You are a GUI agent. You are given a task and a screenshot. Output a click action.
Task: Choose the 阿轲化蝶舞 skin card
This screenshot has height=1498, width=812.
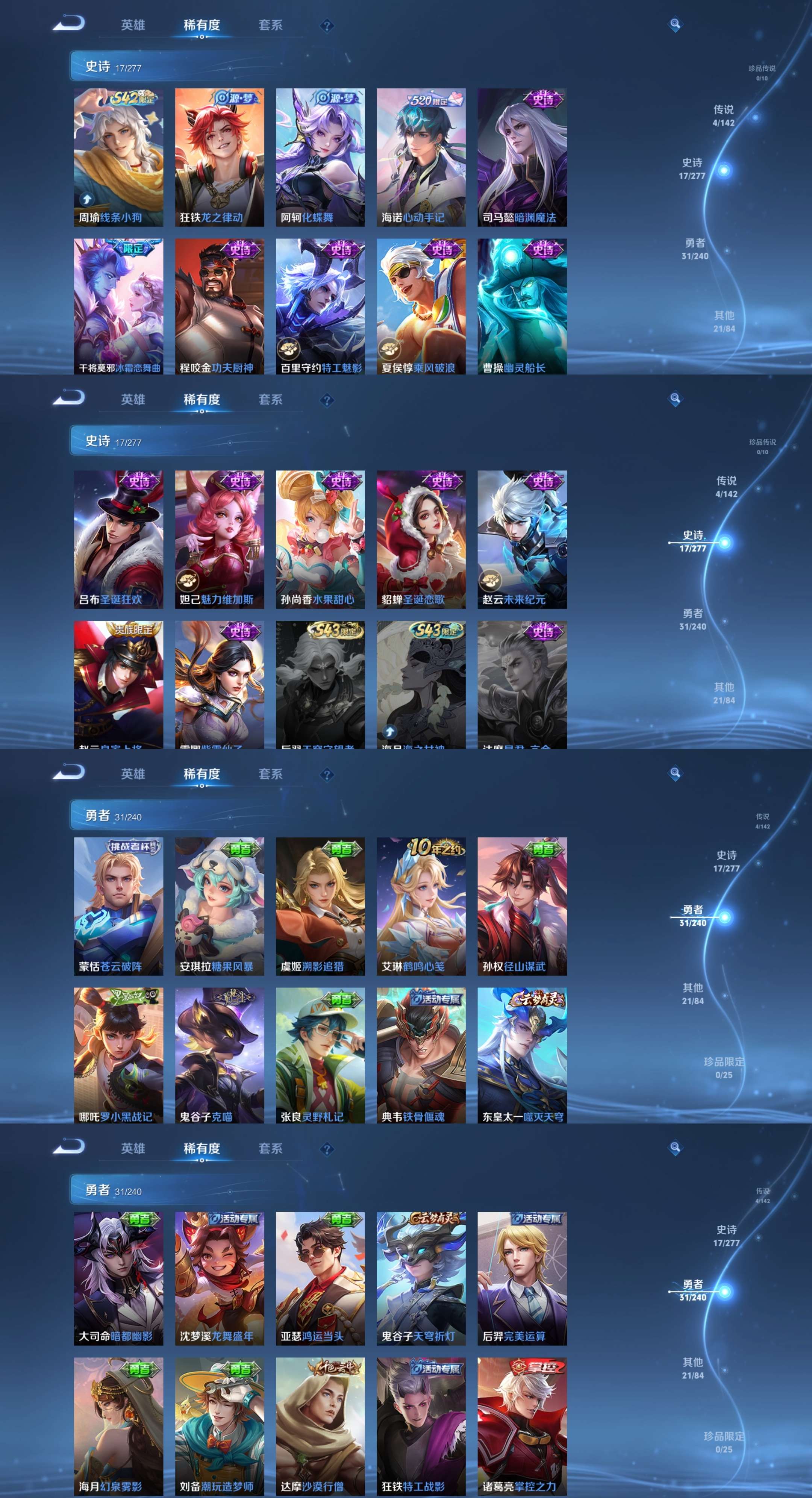320,157
